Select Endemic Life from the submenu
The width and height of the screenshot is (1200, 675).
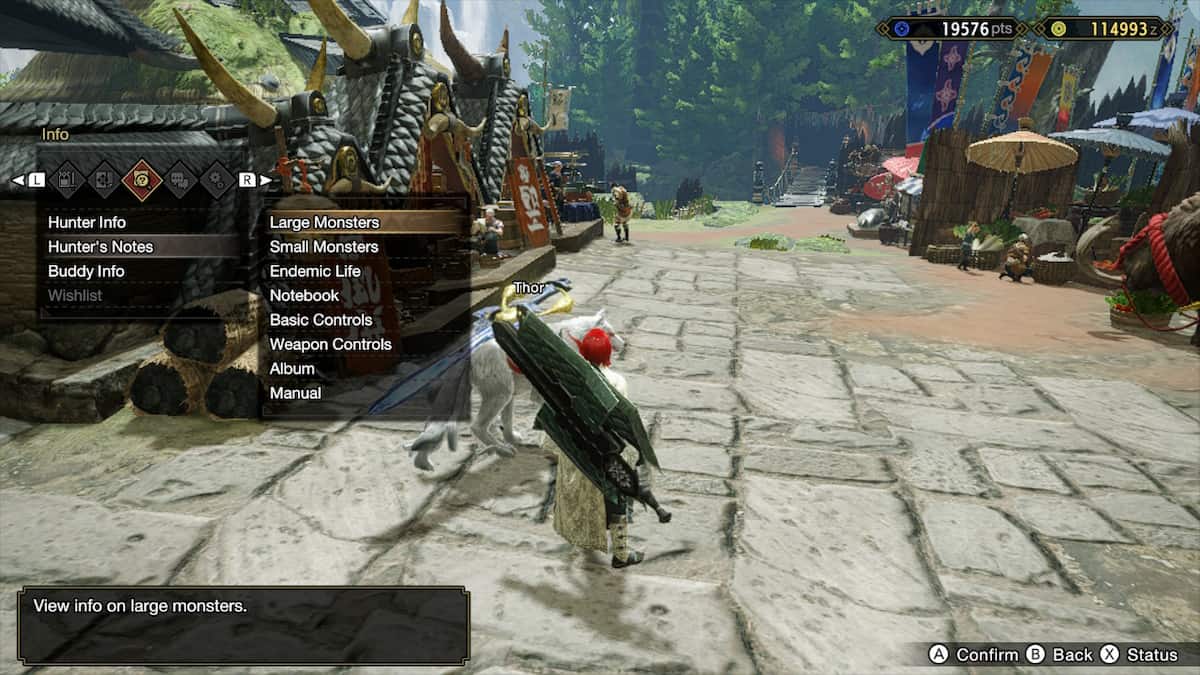(x=315, y=271)
